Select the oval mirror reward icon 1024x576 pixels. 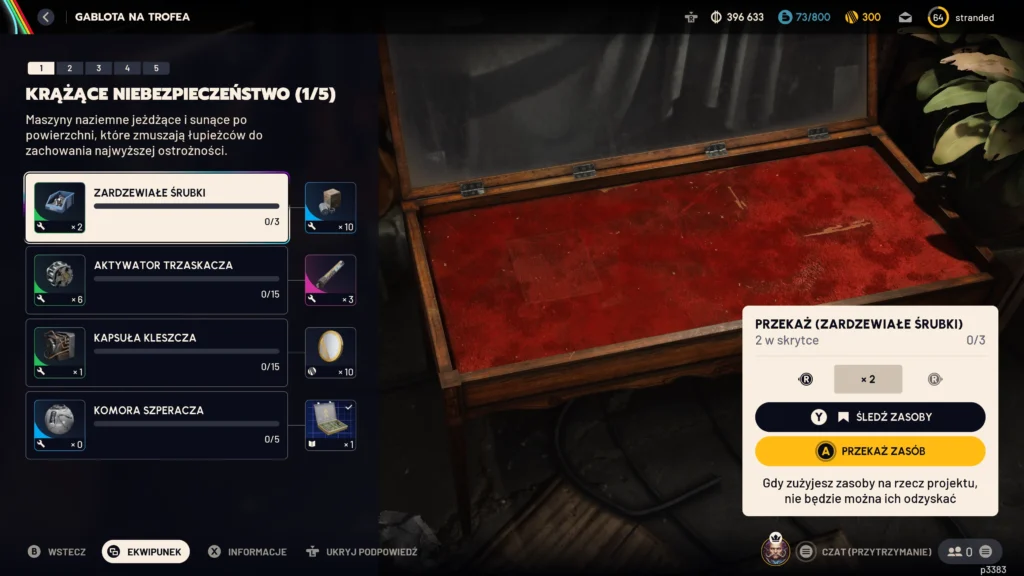click(330, 353)
